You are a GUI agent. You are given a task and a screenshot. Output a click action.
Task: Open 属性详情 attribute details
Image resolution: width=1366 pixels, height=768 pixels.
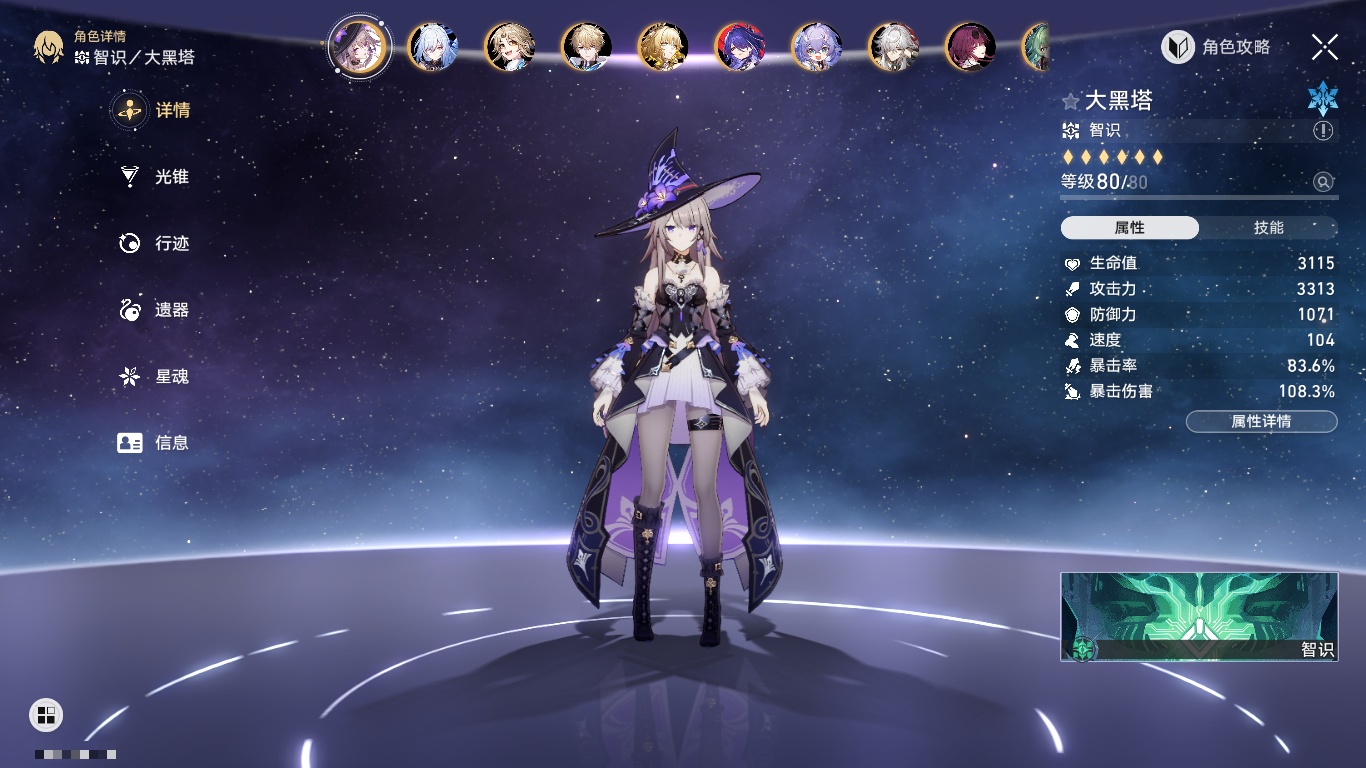click(x=1261, y=422)
